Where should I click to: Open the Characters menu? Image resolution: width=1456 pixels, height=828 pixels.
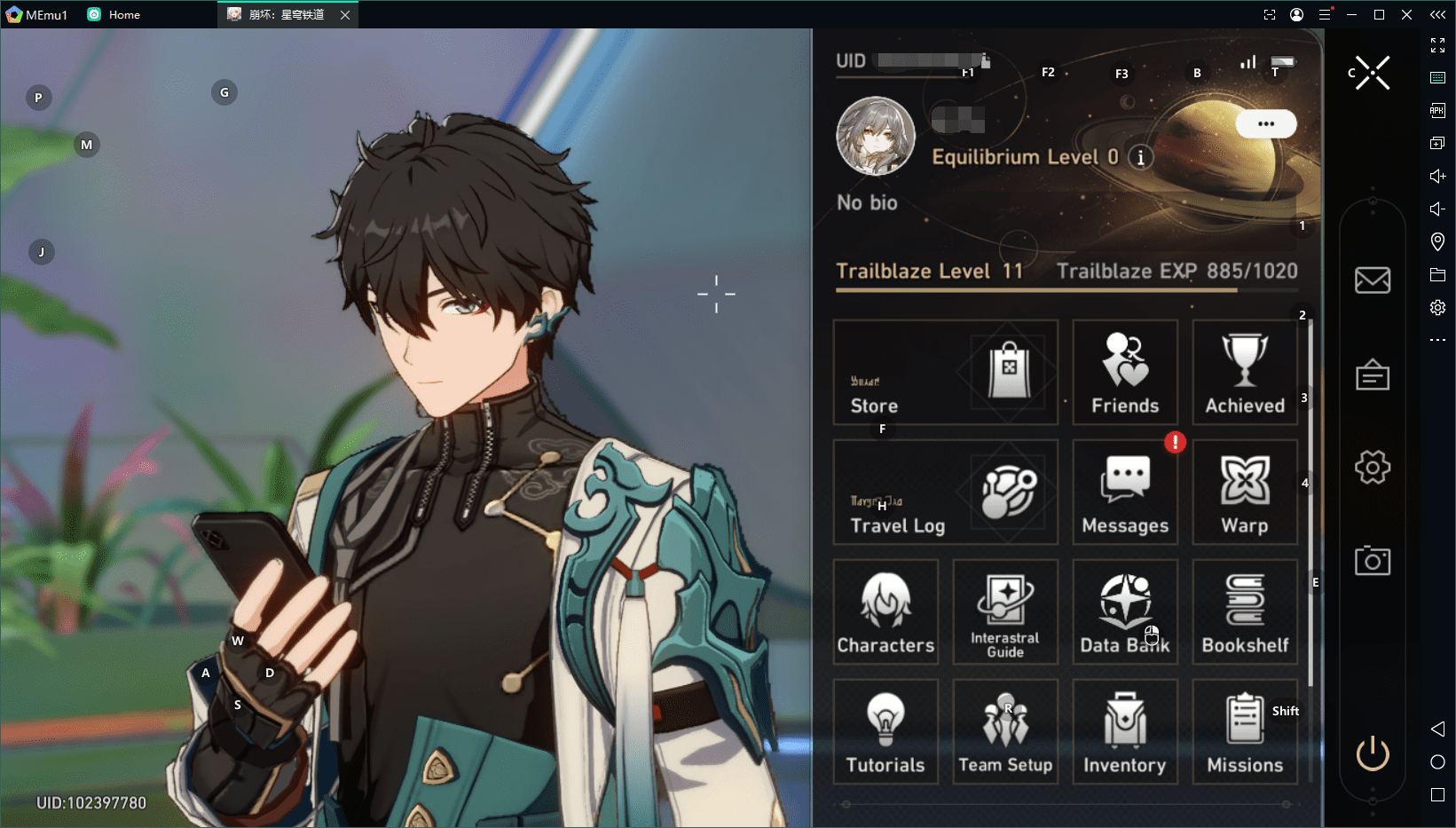pyautogui.click(x=885, y=611)
